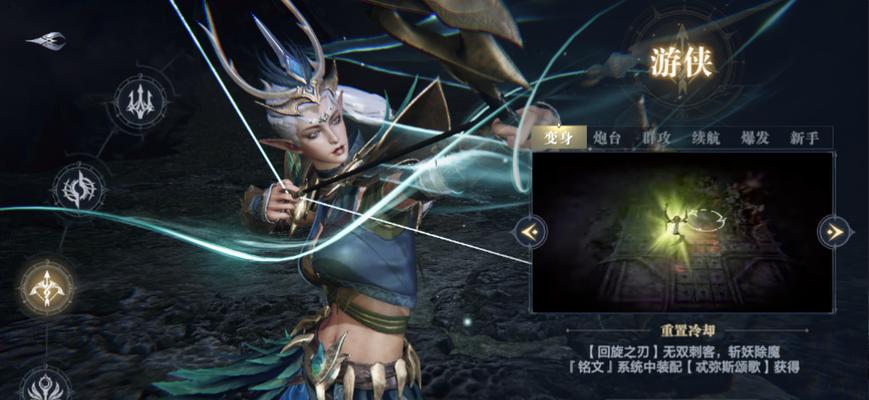
Task: Open the skill preview video thumbnail
Action: click(682, 232)
